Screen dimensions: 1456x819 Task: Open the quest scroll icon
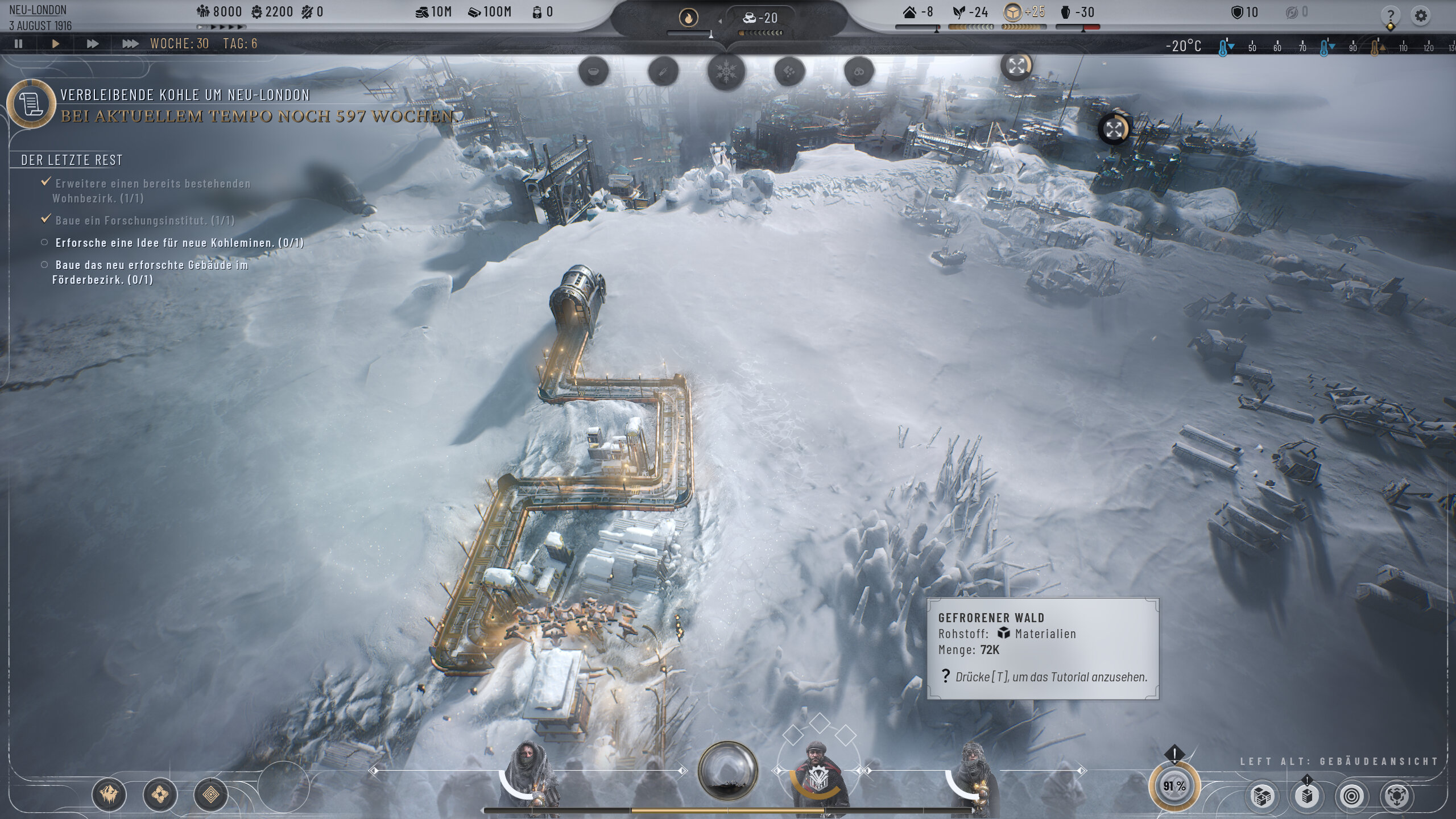31,104
